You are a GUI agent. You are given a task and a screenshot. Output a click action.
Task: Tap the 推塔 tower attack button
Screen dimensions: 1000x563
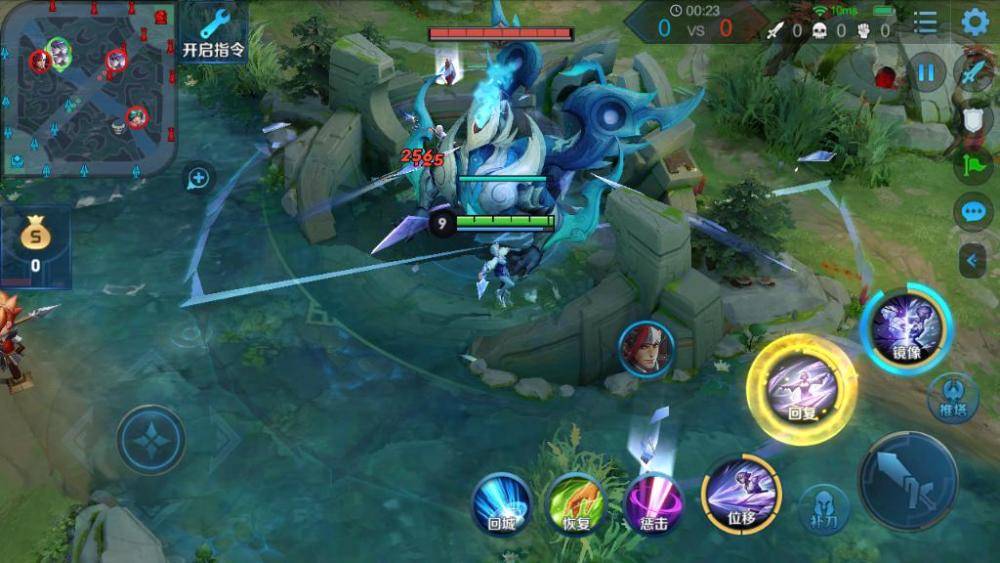click(951, 397)
